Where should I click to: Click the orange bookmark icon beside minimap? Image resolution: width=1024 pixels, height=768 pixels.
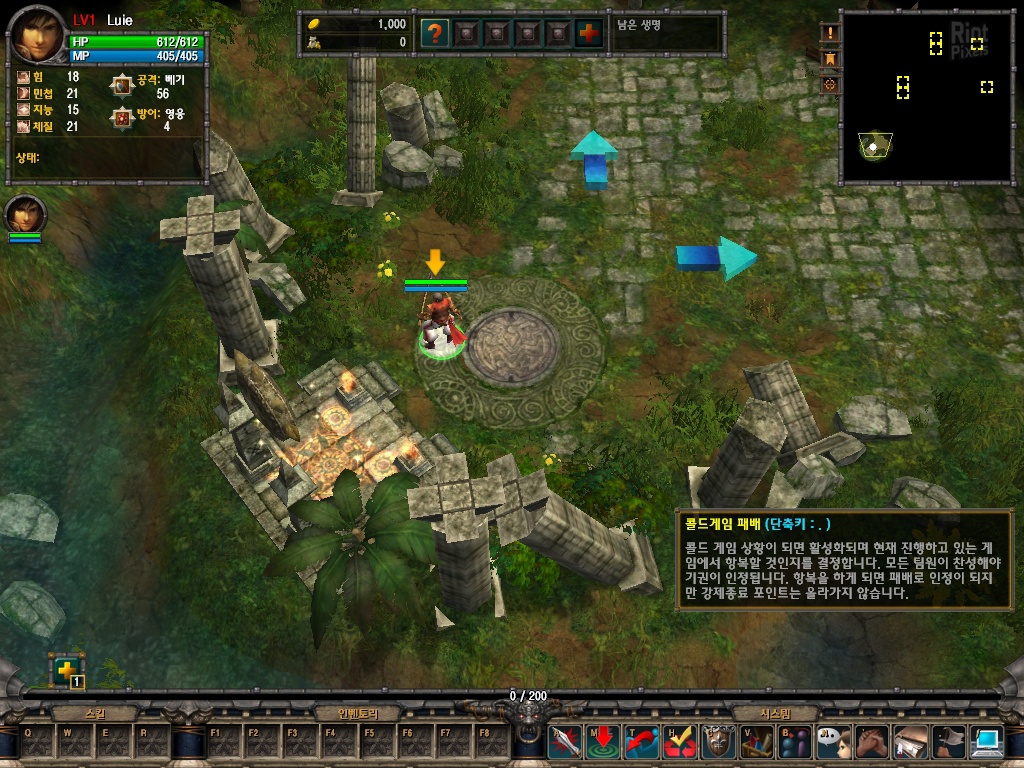point(830,59)
